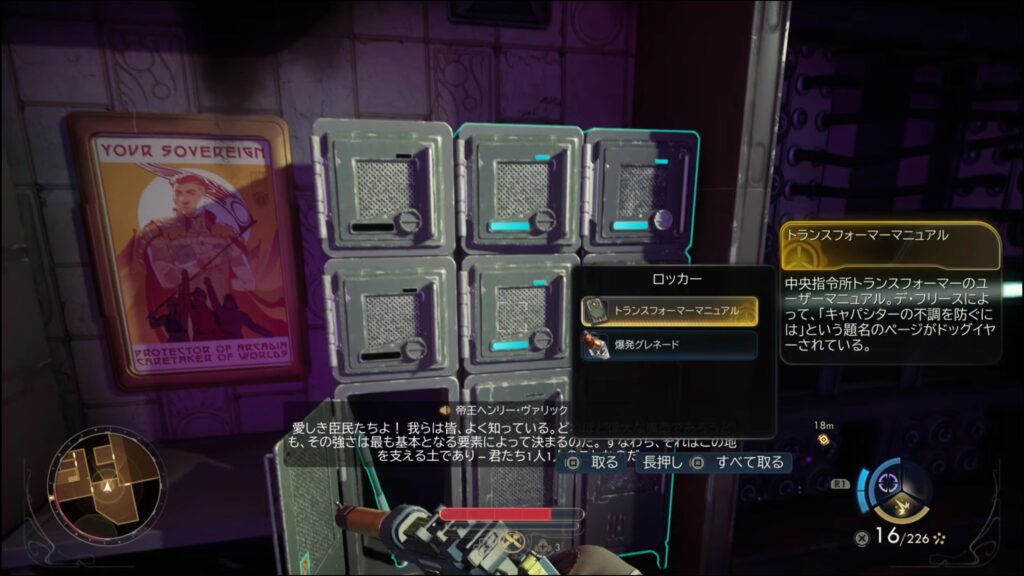Select the トランスフォーマーマニュアル loot entry

(668, 311)
